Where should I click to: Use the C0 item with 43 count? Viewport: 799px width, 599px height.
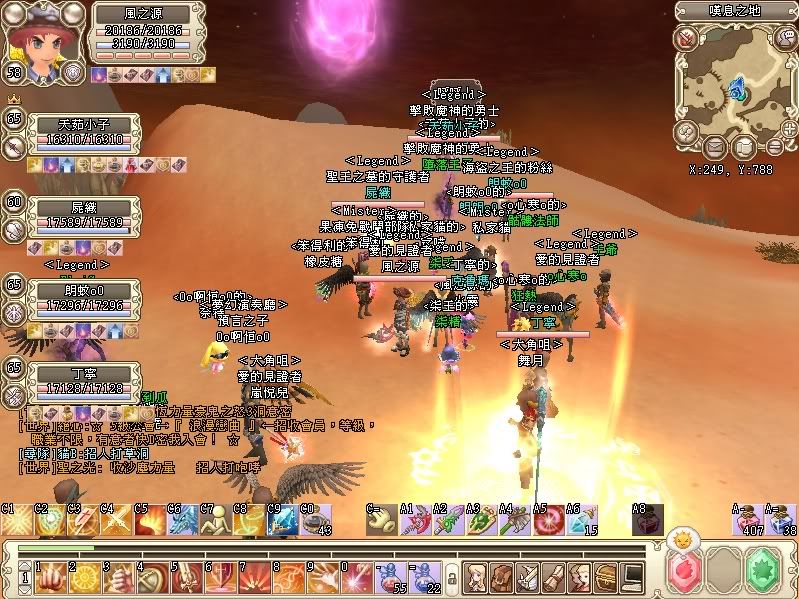[x=318, y=521]
